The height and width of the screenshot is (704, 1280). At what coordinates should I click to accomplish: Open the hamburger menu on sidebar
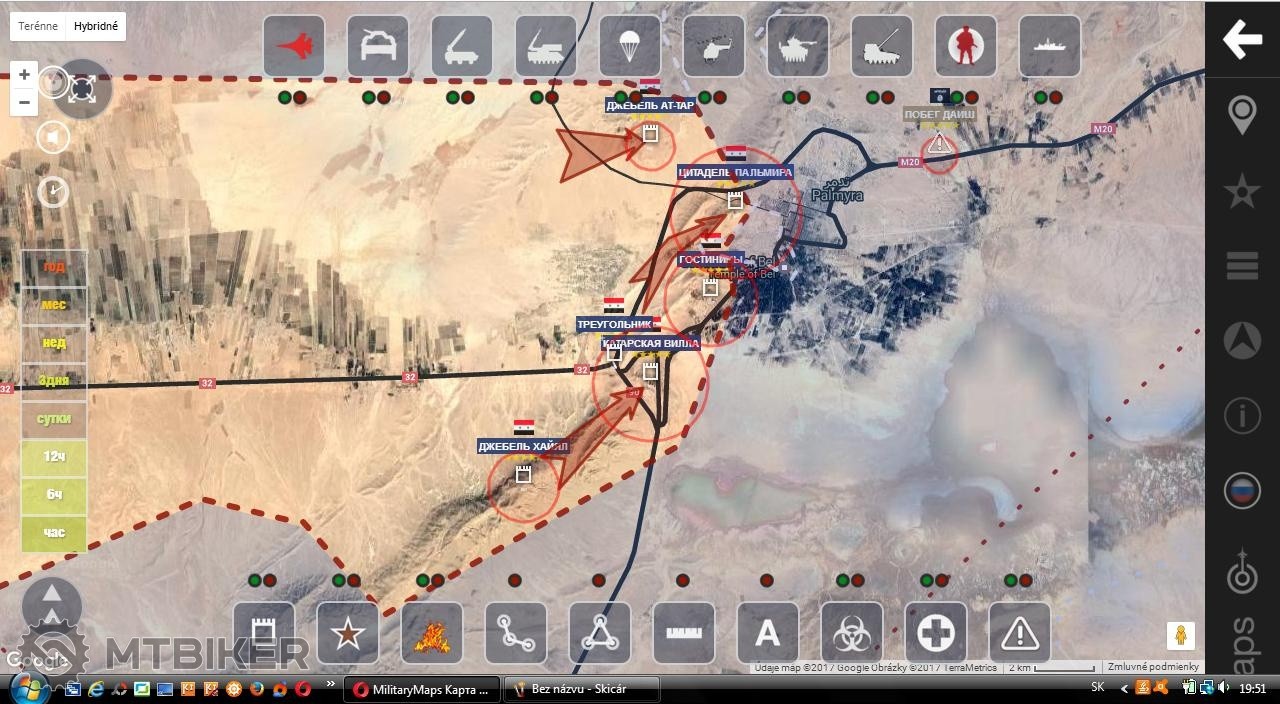click(x=1242, y=266)
